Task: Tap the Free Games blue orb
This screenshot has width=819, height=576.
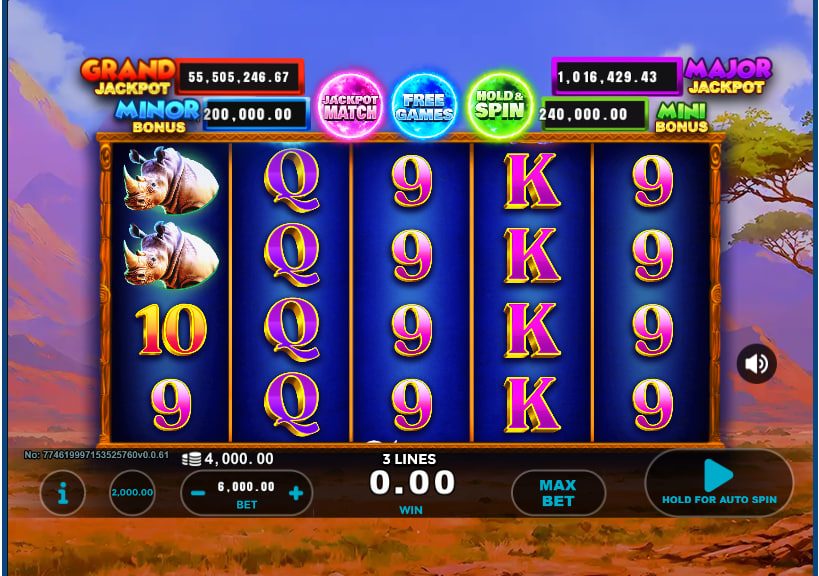Action: pos(424,105)
